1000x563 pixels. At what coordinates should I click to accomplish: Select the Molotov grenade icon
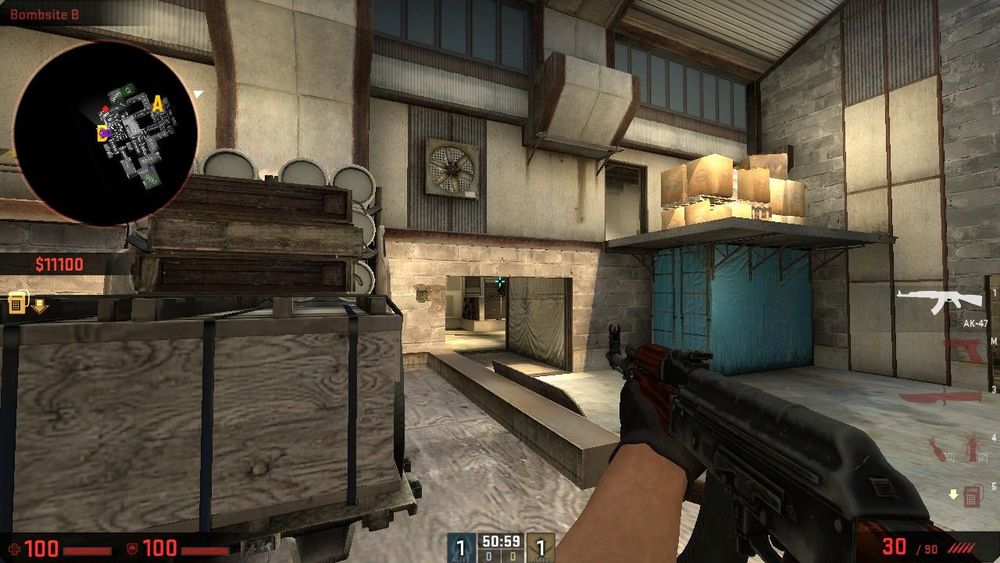937,447
